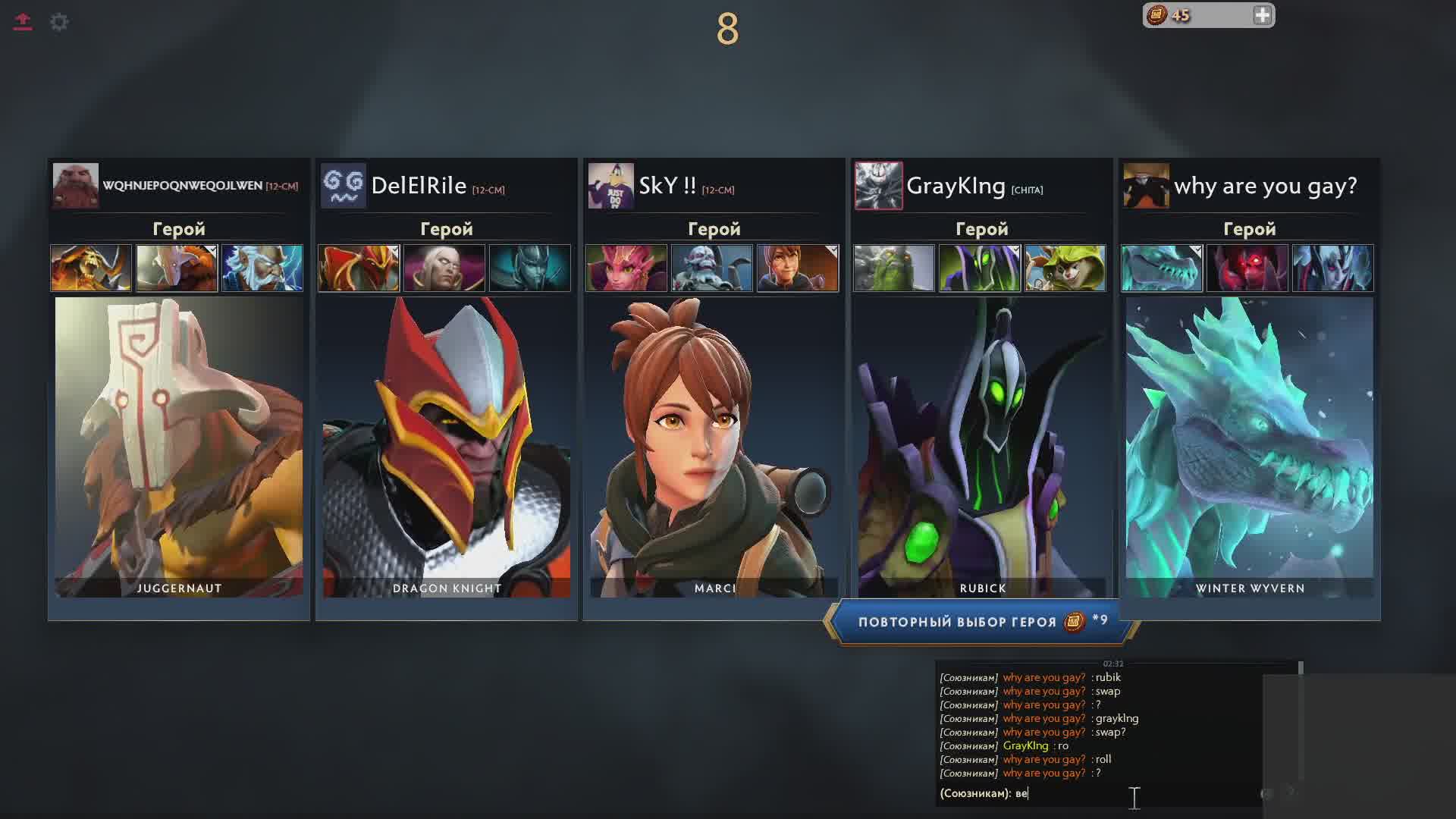1456x819 pixels.
Task: Choose the Dragon Knight hero card
Action: pos(447,447)
